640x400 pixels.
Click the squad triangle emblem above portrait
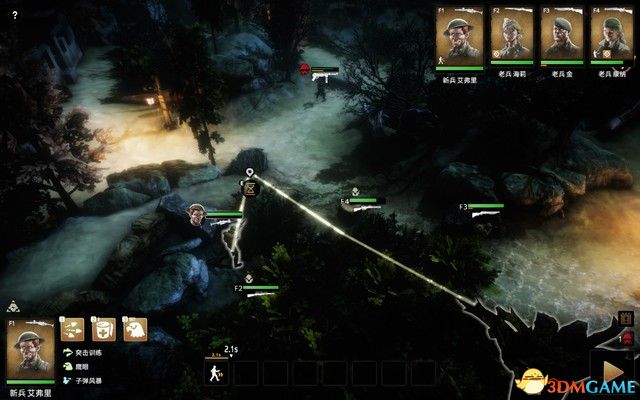point(12,307)
